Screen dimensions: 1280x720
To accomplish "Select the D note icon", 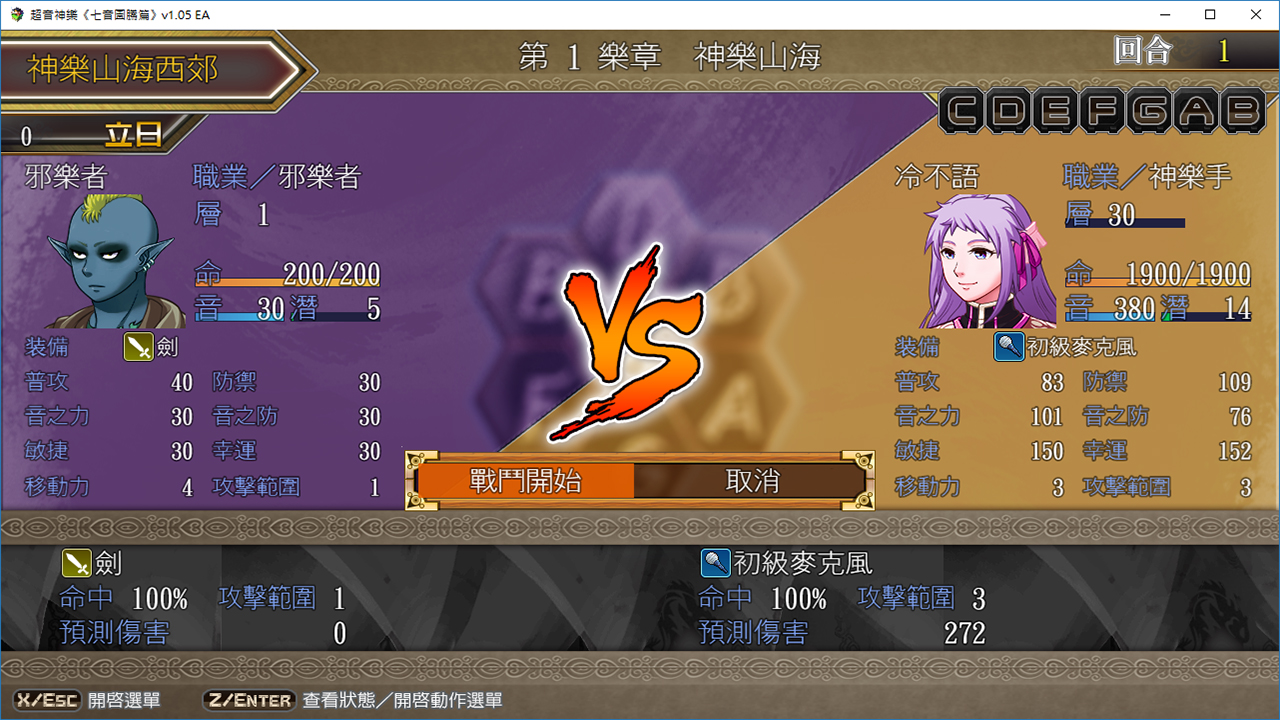I will [1009, 111].
